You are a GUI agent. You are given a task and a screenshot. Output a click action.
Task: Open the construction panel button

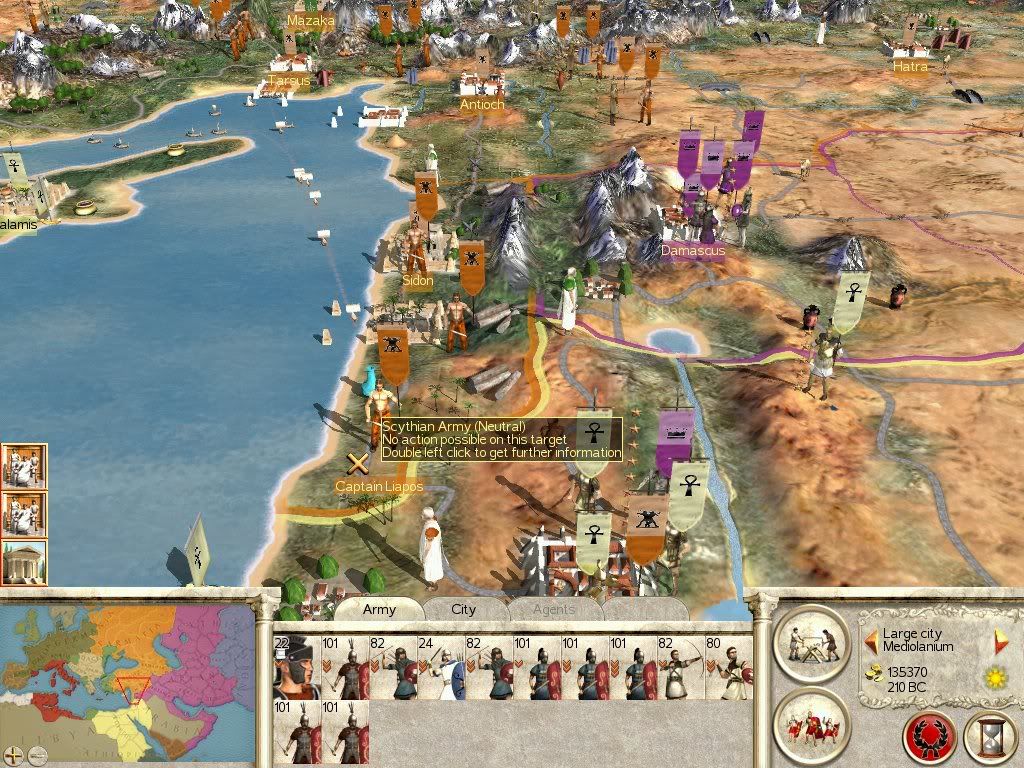tap(811, 642)
